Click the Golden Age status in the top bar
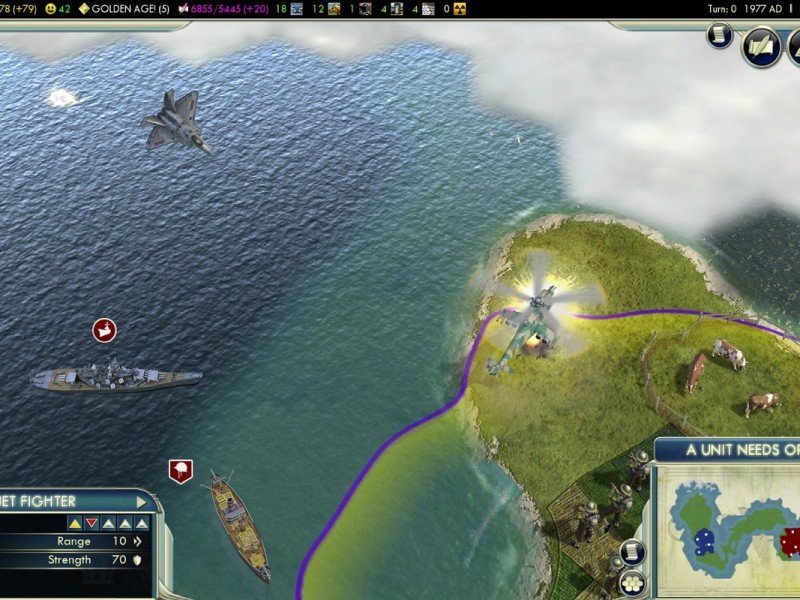This screenshot has width=800, height=600. click(124, 9)
